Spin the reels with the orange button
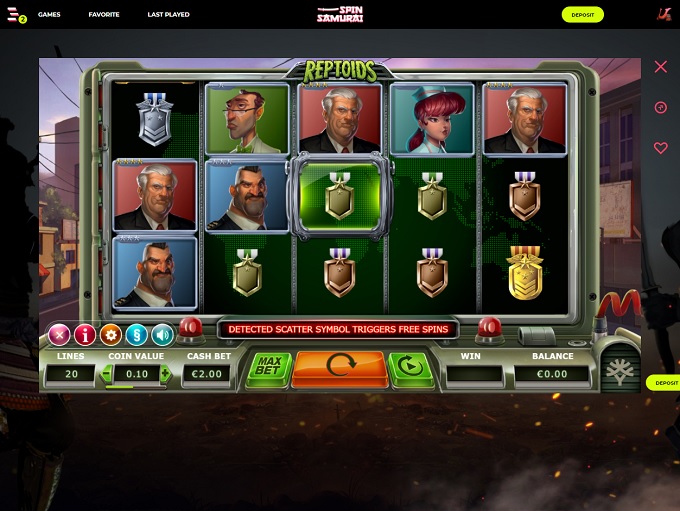This screenshot has width=680, height=511. (340, 369)
